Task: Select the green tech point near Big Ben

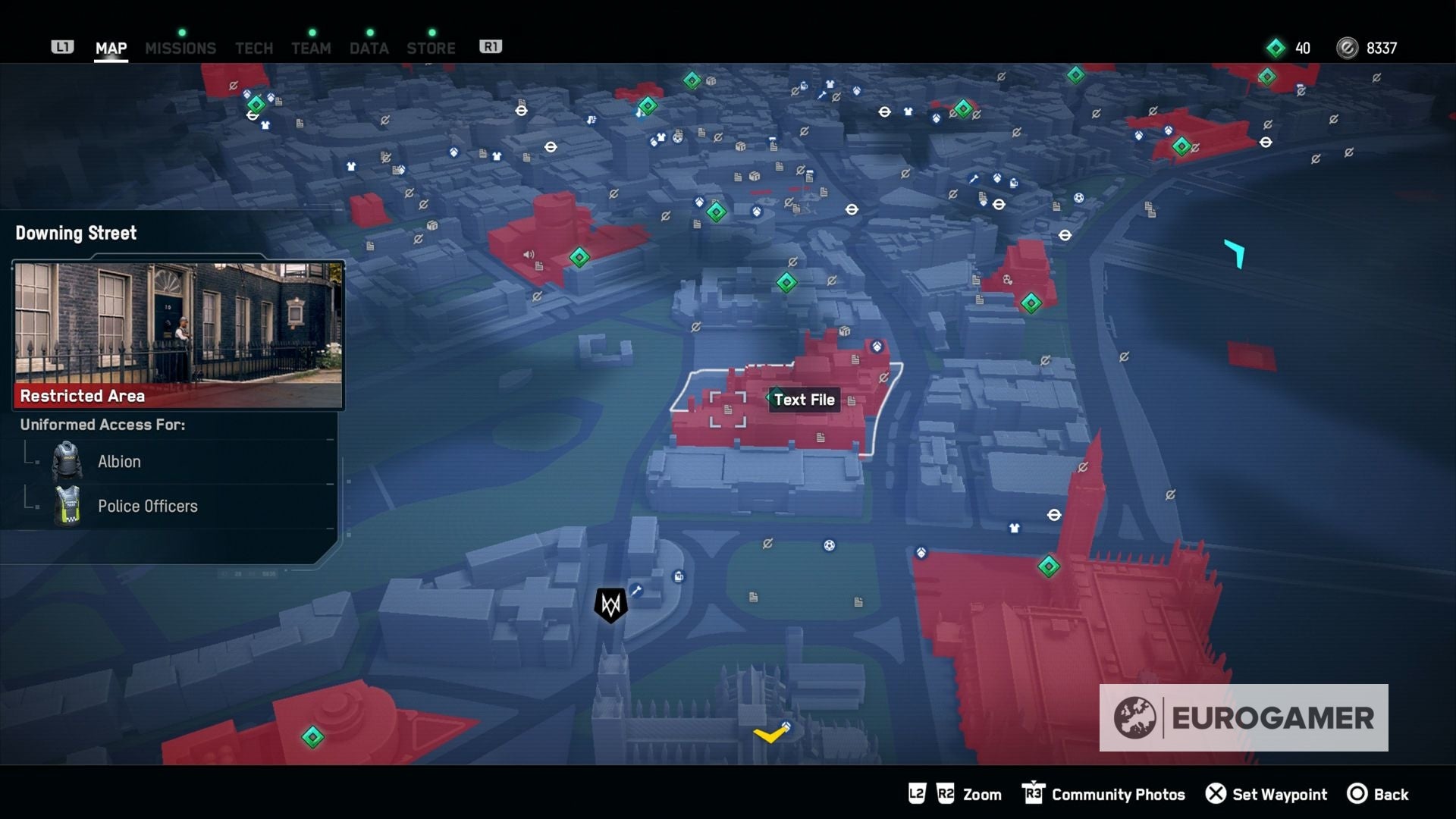Action: [1048, 566]
